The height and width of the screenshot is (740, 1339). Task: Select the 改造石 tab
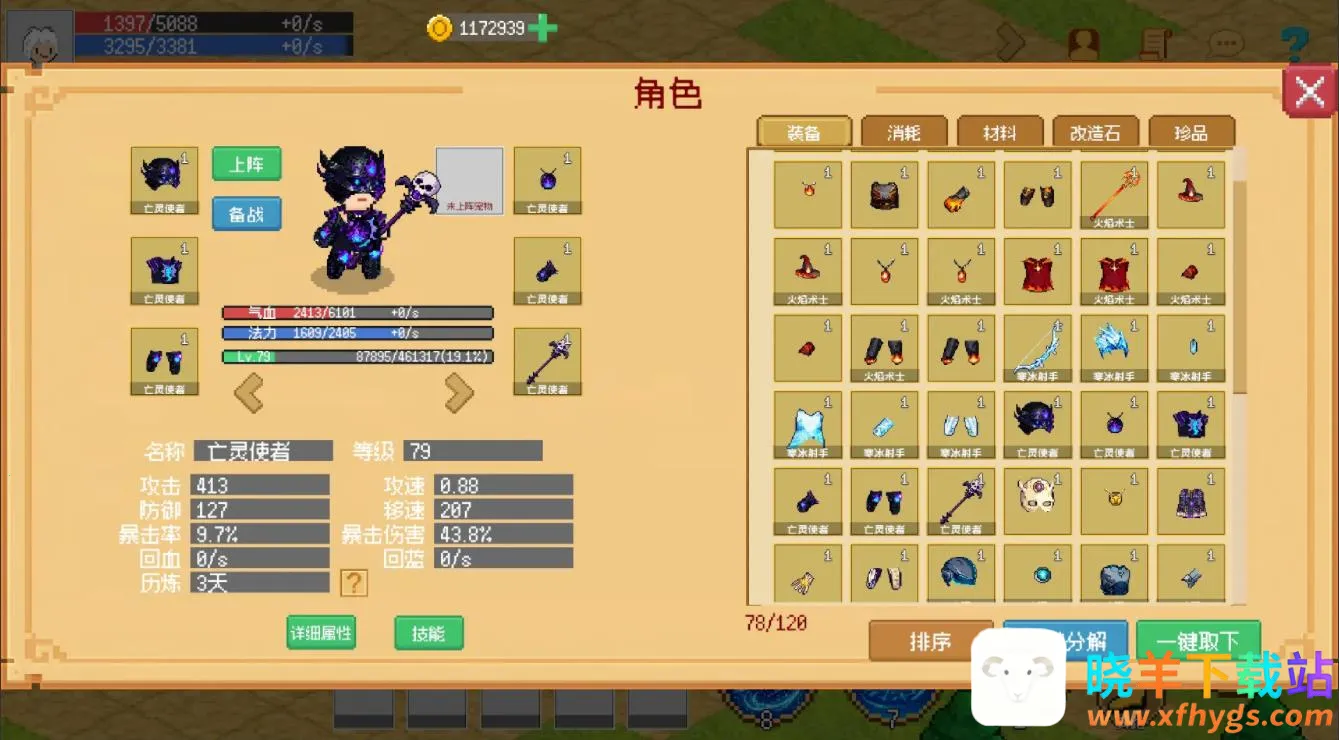click(x=1095, y=132)
